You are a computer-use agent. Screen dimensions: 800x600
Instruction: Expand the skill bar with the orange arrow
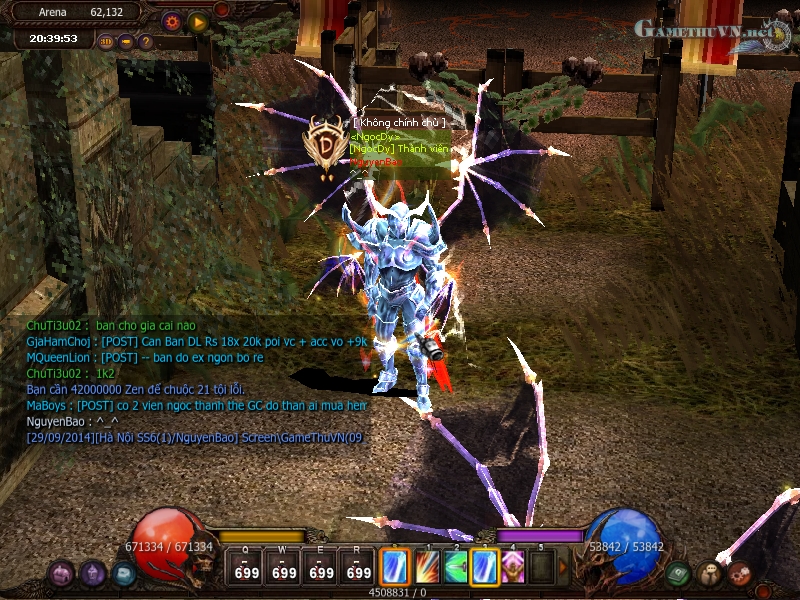pyautogui.click(x=563, y=567)
